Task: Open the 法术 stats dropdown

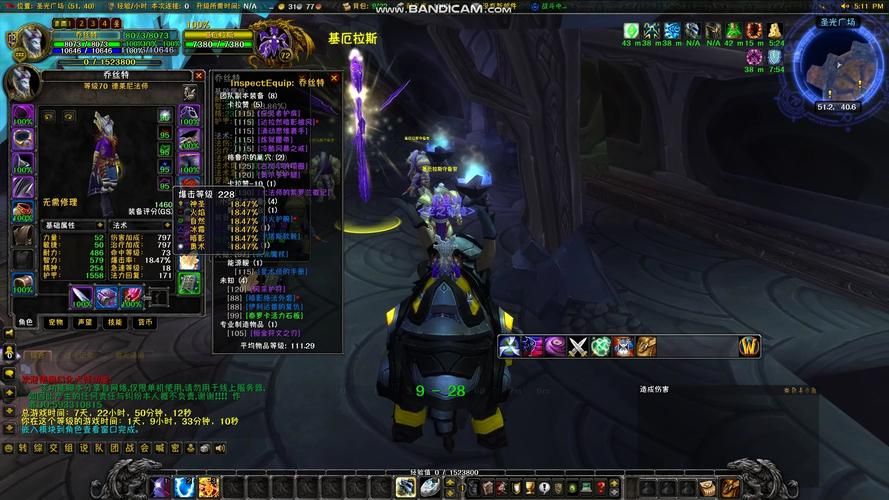Action: click(x=167, y=226)
